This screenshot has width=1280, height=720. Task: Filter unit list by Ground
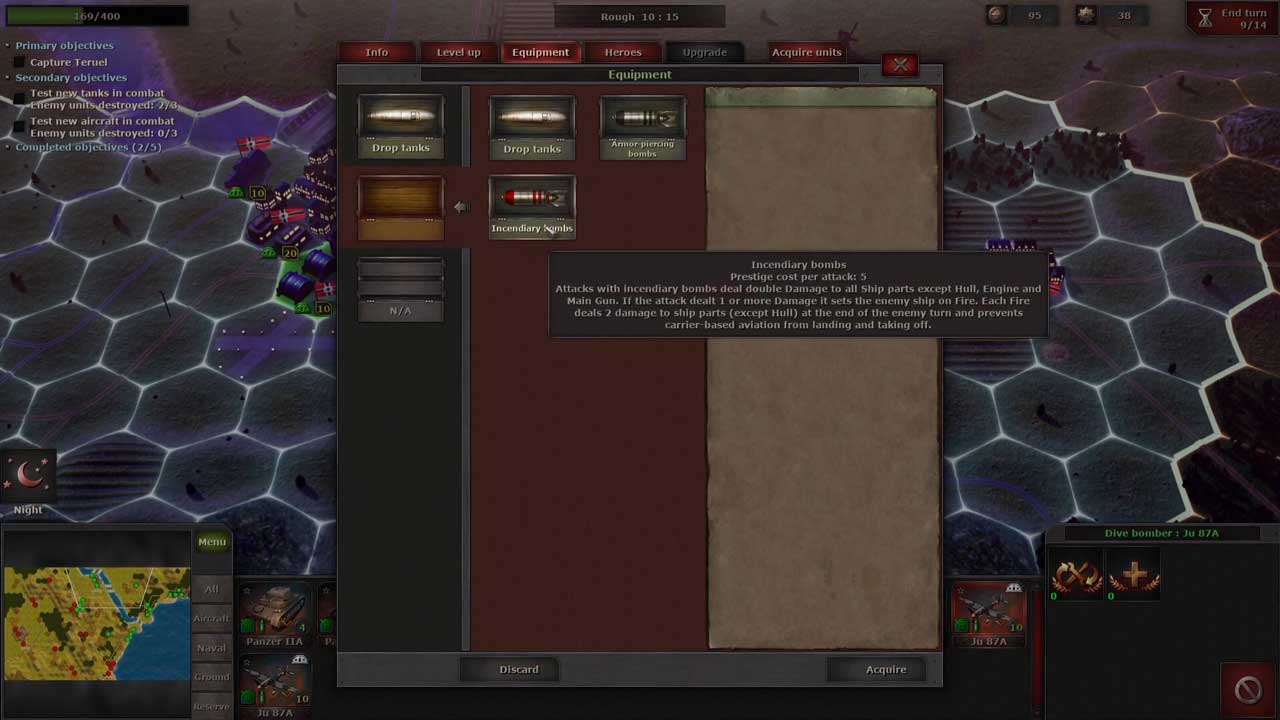[x=211, y=676]
